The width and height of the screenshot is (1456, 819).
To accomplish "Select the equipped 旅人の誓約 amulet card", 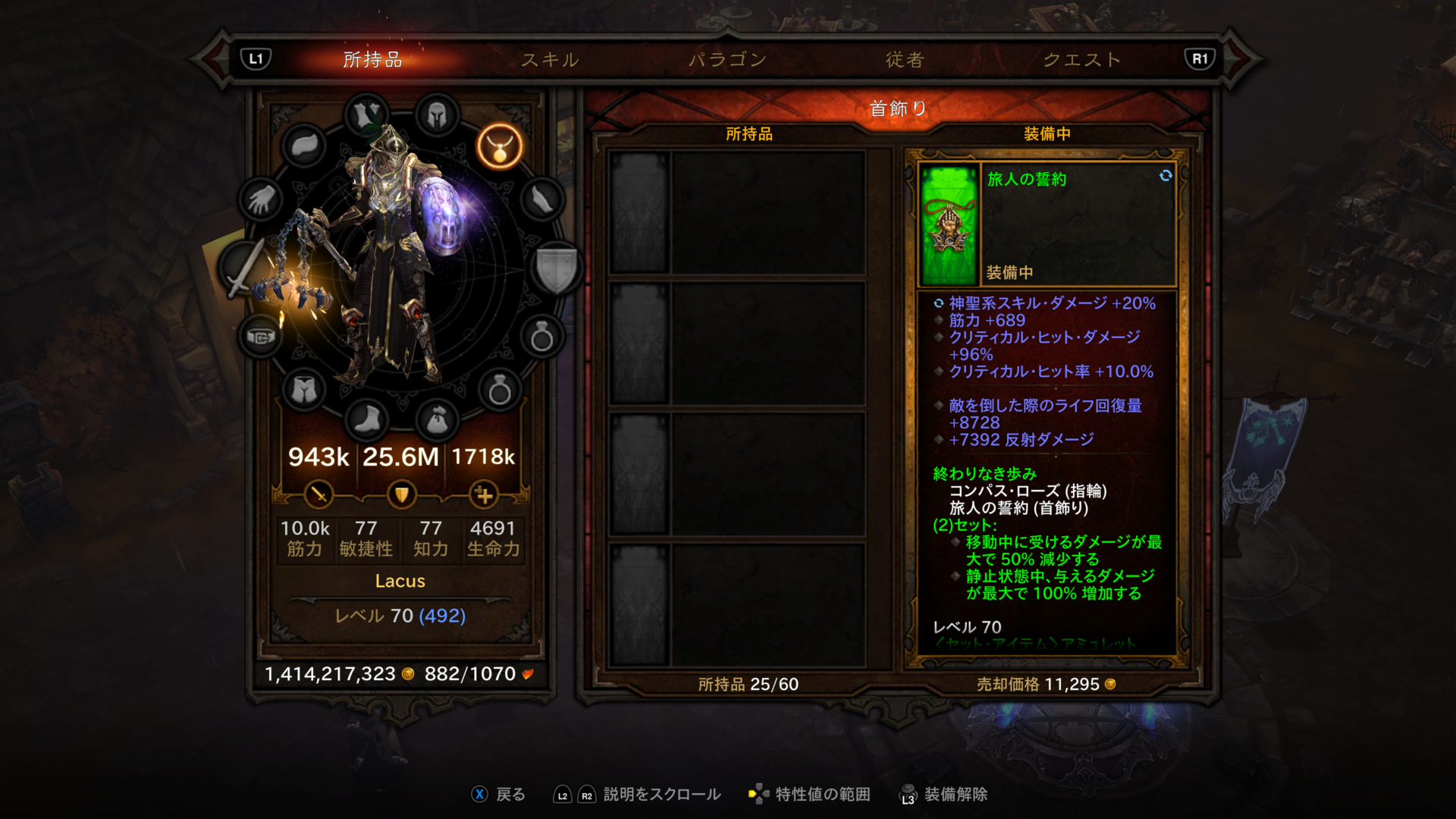I will (x=1046, y=224).
